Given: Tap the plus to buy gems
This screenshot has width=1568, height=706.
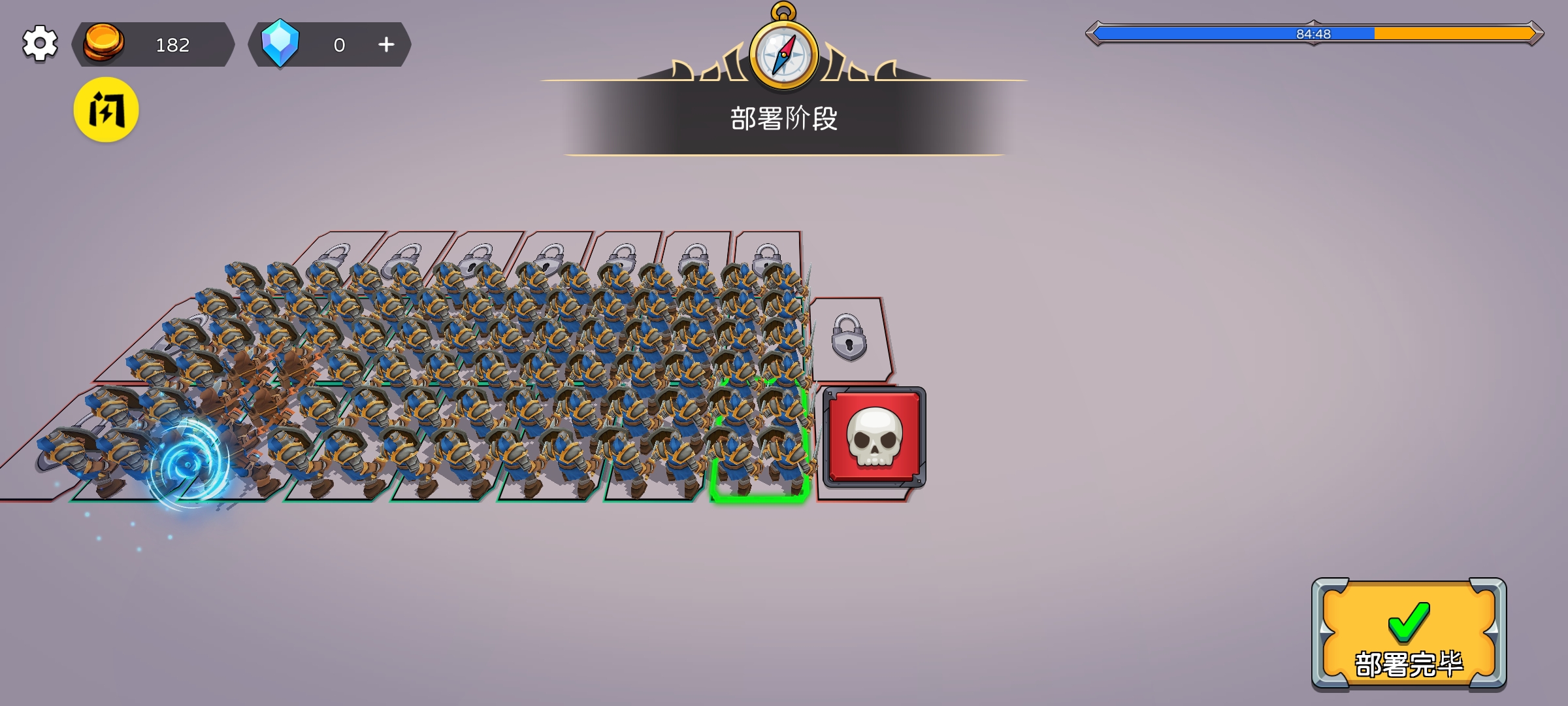Looking at the screenshot, I should click(x=387, y=44).
